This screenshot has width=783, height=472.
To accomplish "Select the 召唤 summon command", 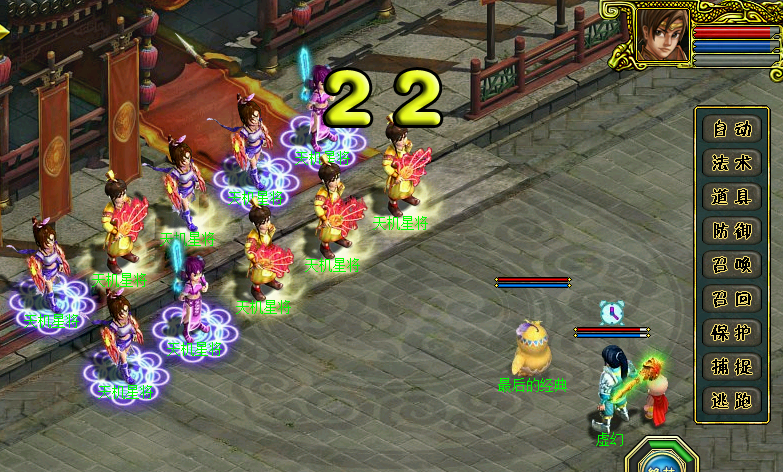I will pyautogui.click(x=731, y=265).
